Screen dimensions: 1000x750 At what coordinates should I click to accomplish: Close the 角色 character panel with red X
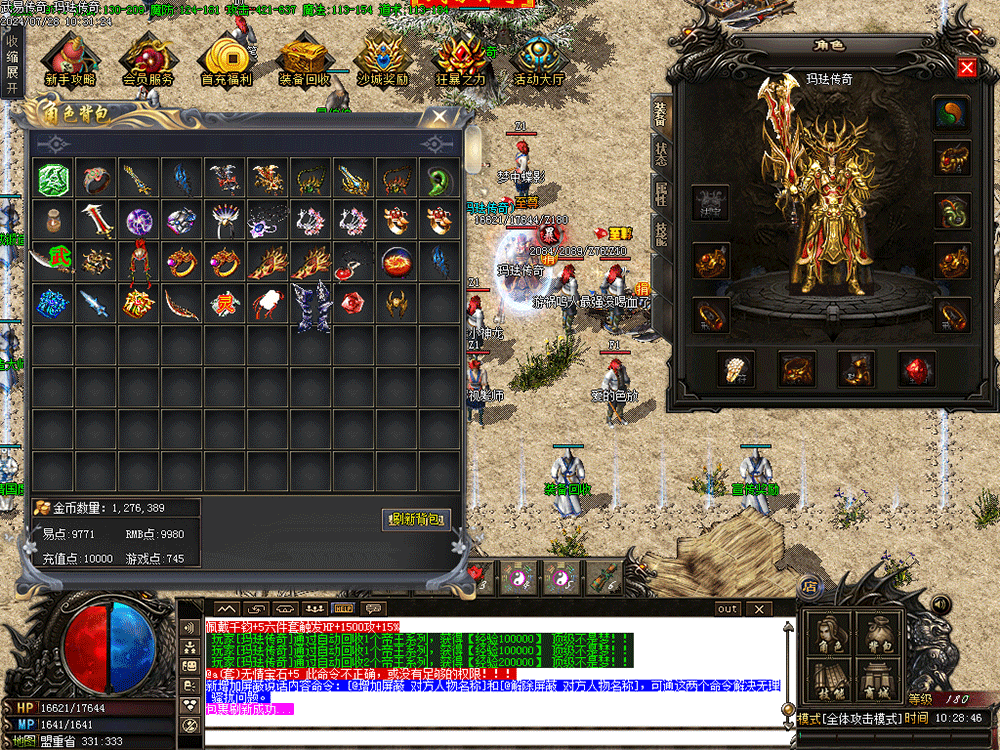[x=966, y=68]
